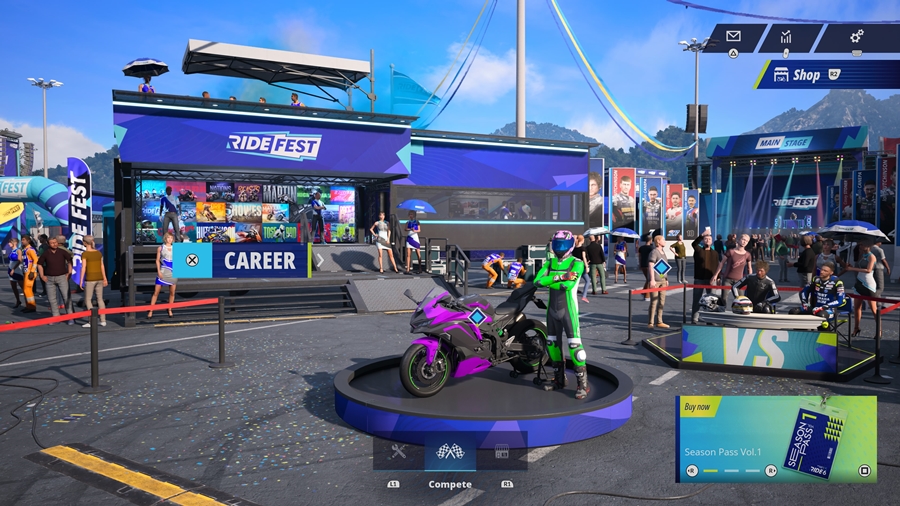Open settings with the gears icon

856,37
